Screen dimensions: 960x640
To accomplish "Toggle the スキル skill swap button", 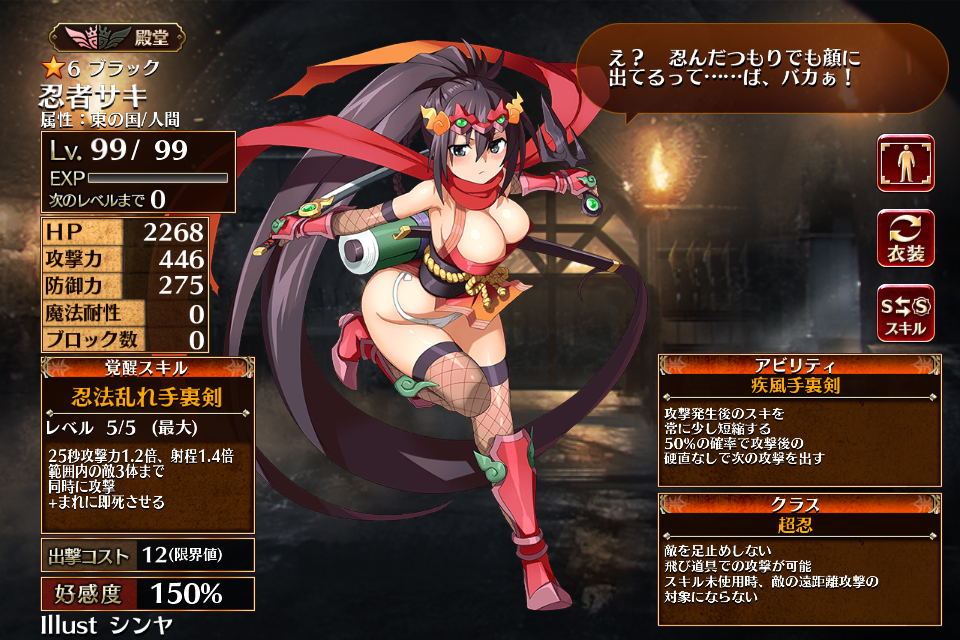I will coord(905,313).
